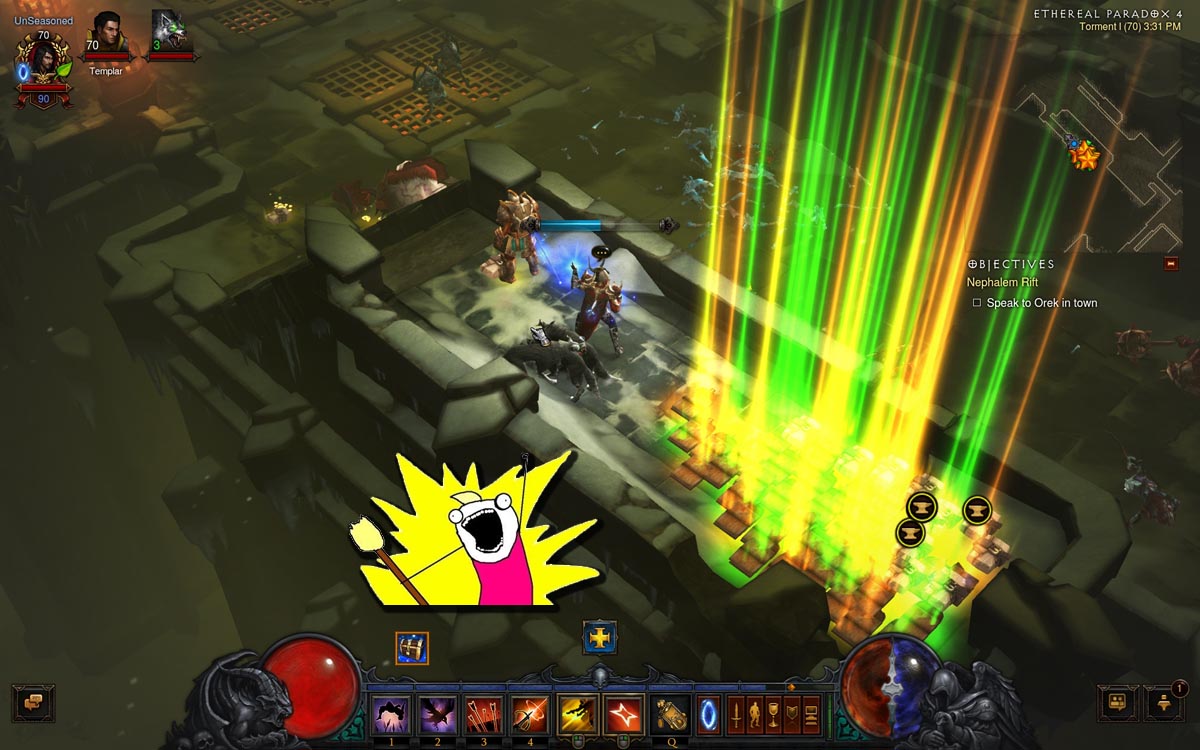
Task: Open the shield-shaped menu button
Action: (792, 714)
